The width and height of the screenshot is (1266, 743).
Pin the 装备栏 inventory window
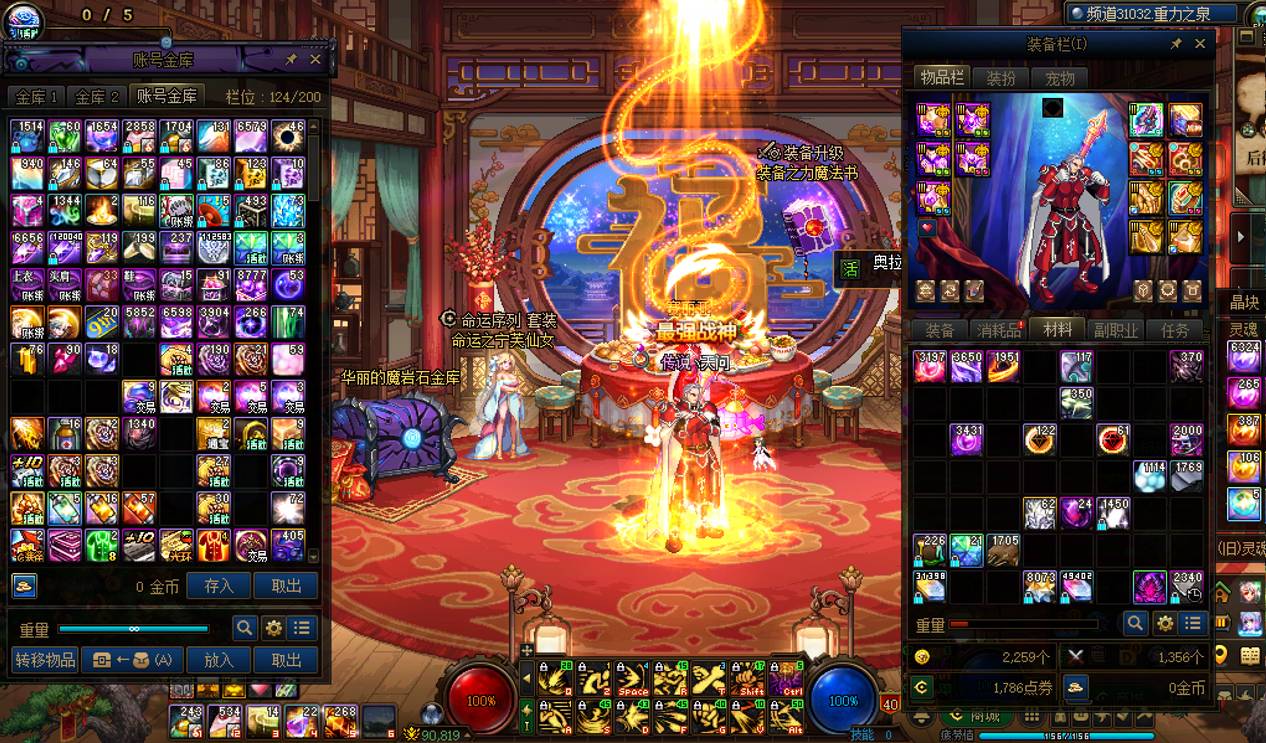1176,44
